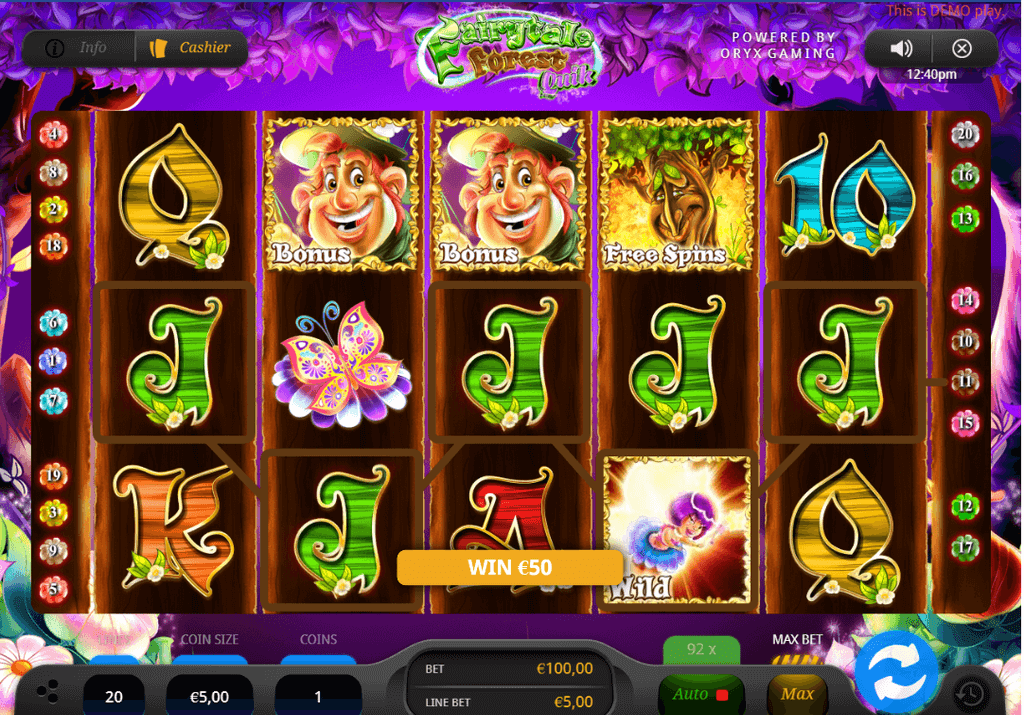Select payline marker 20
Screen dimensions: 1024x715
coord(964,135)
